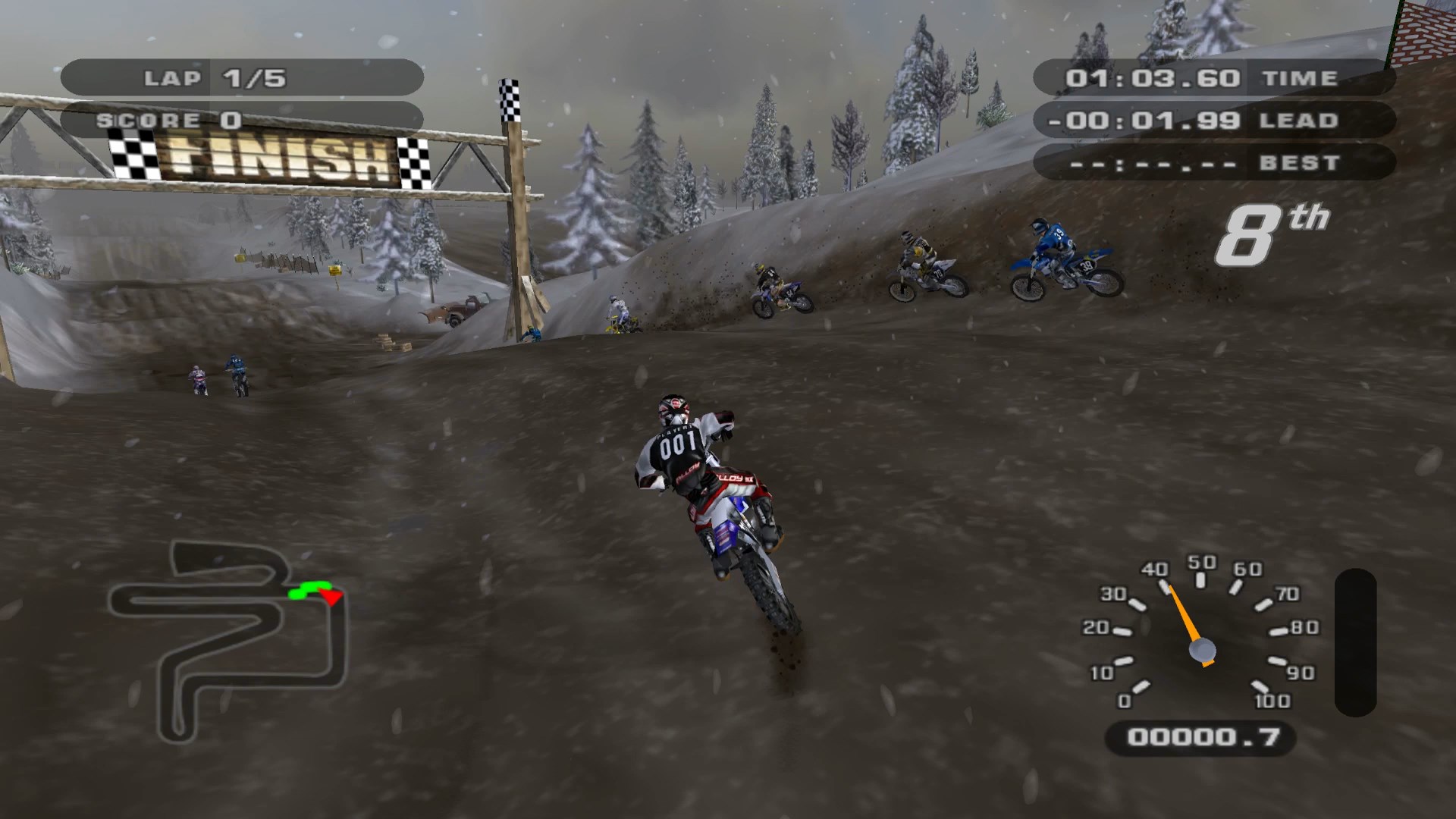Select the LEAD time gap display
1456x819 pixels.
point(1153,120)
